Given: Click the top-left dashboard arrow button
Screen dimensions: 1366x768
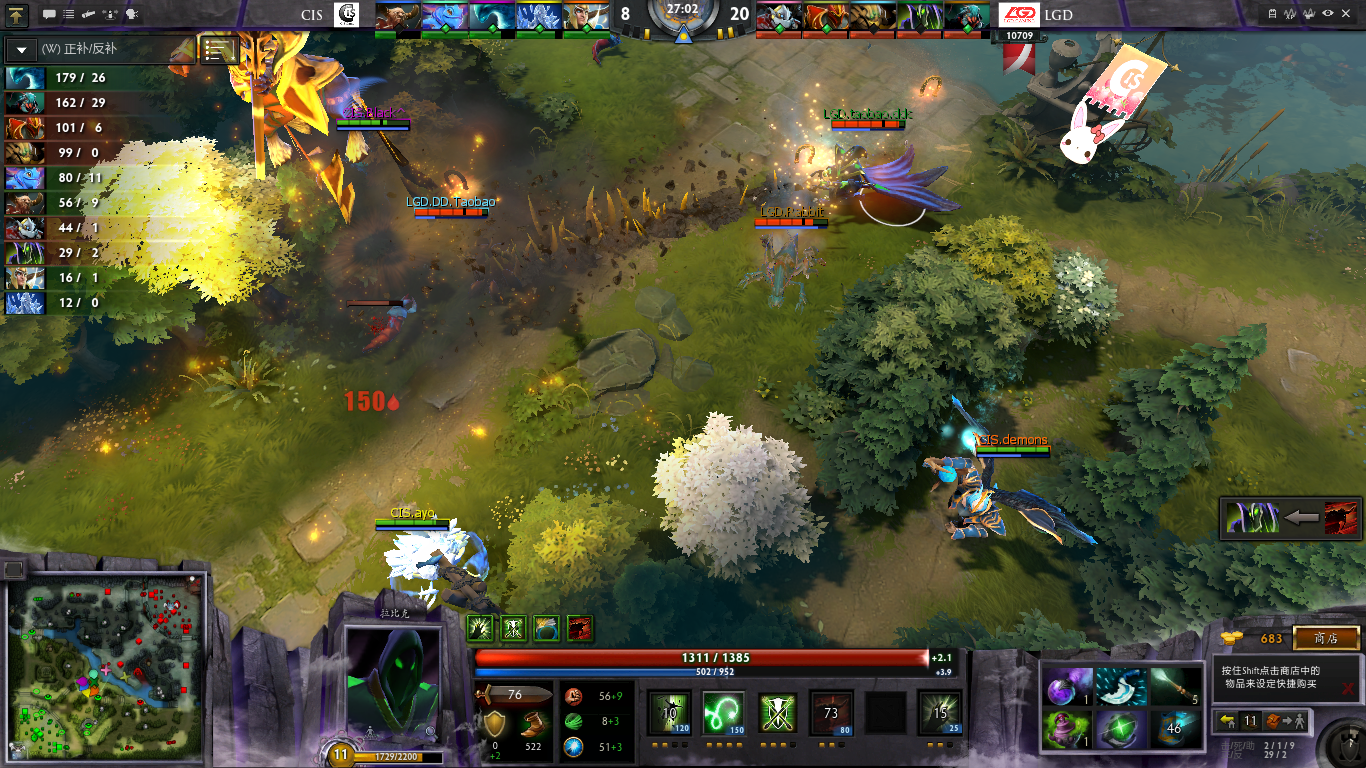Looking at the screenshot, I should point(17,15).
